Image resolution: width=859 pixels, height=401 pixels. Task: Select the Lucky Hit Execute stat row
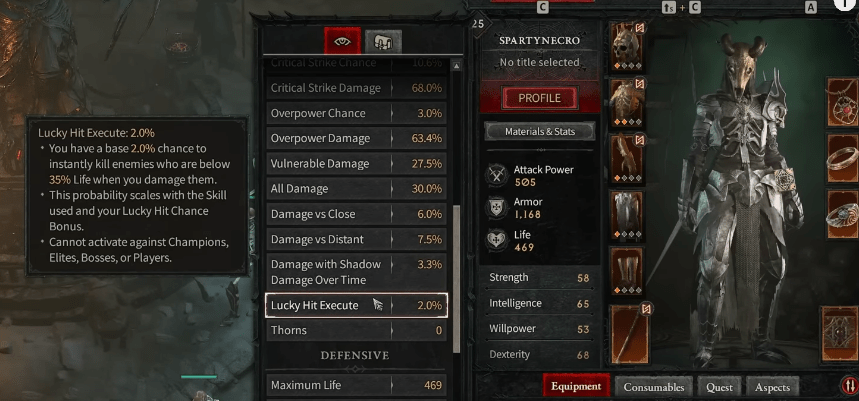tap(356, 305)
